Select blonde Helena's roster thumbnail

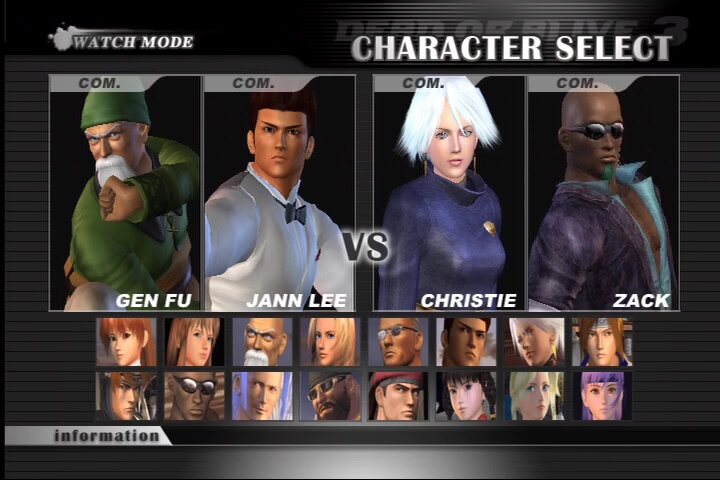[534, 396]
